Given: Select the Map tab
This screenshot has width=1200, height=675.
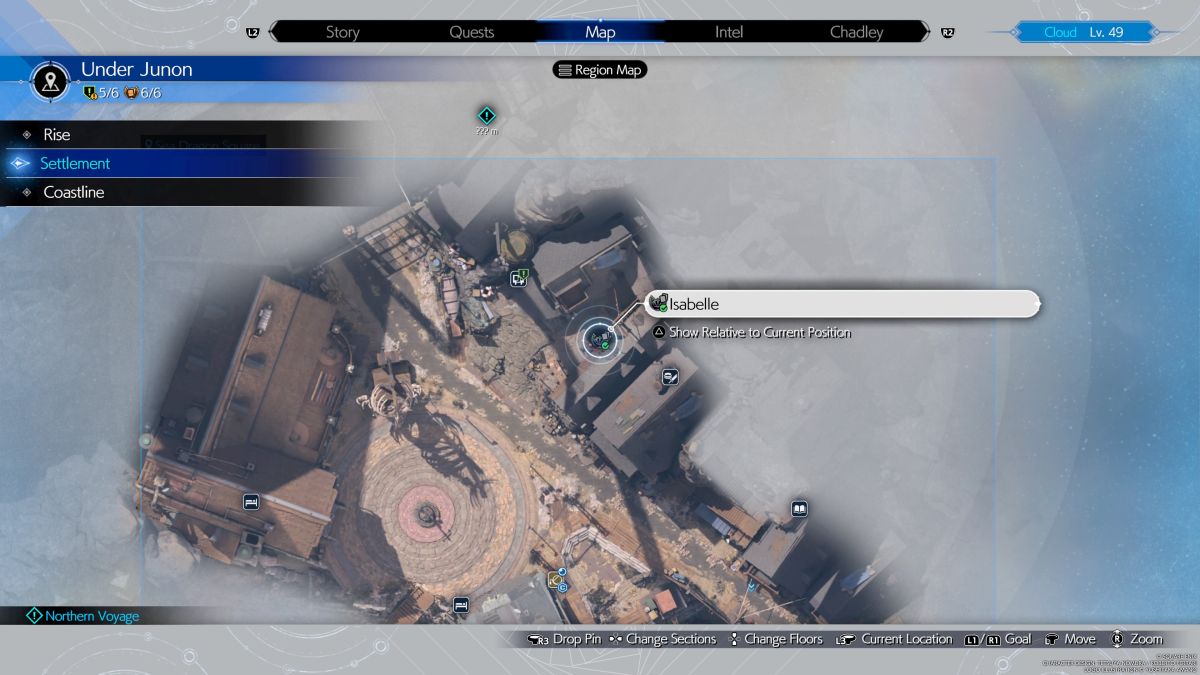Looking at the screenshot, I should 600,32.
